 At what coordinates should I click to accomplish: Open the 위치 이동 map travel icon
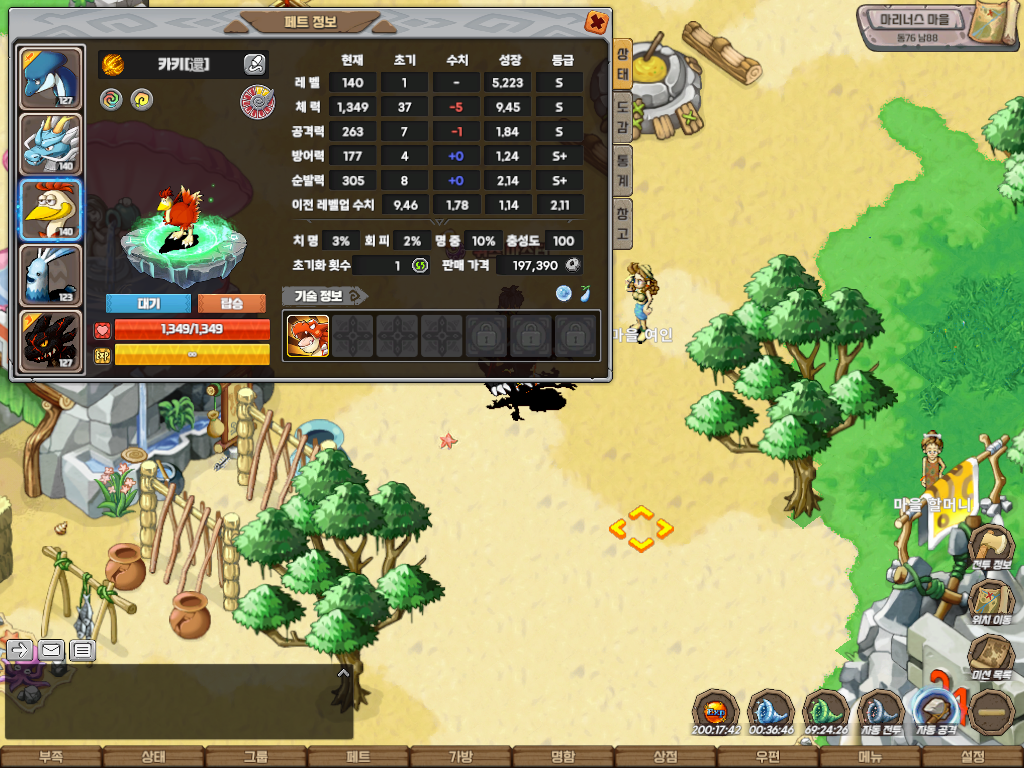coord(991,602)
